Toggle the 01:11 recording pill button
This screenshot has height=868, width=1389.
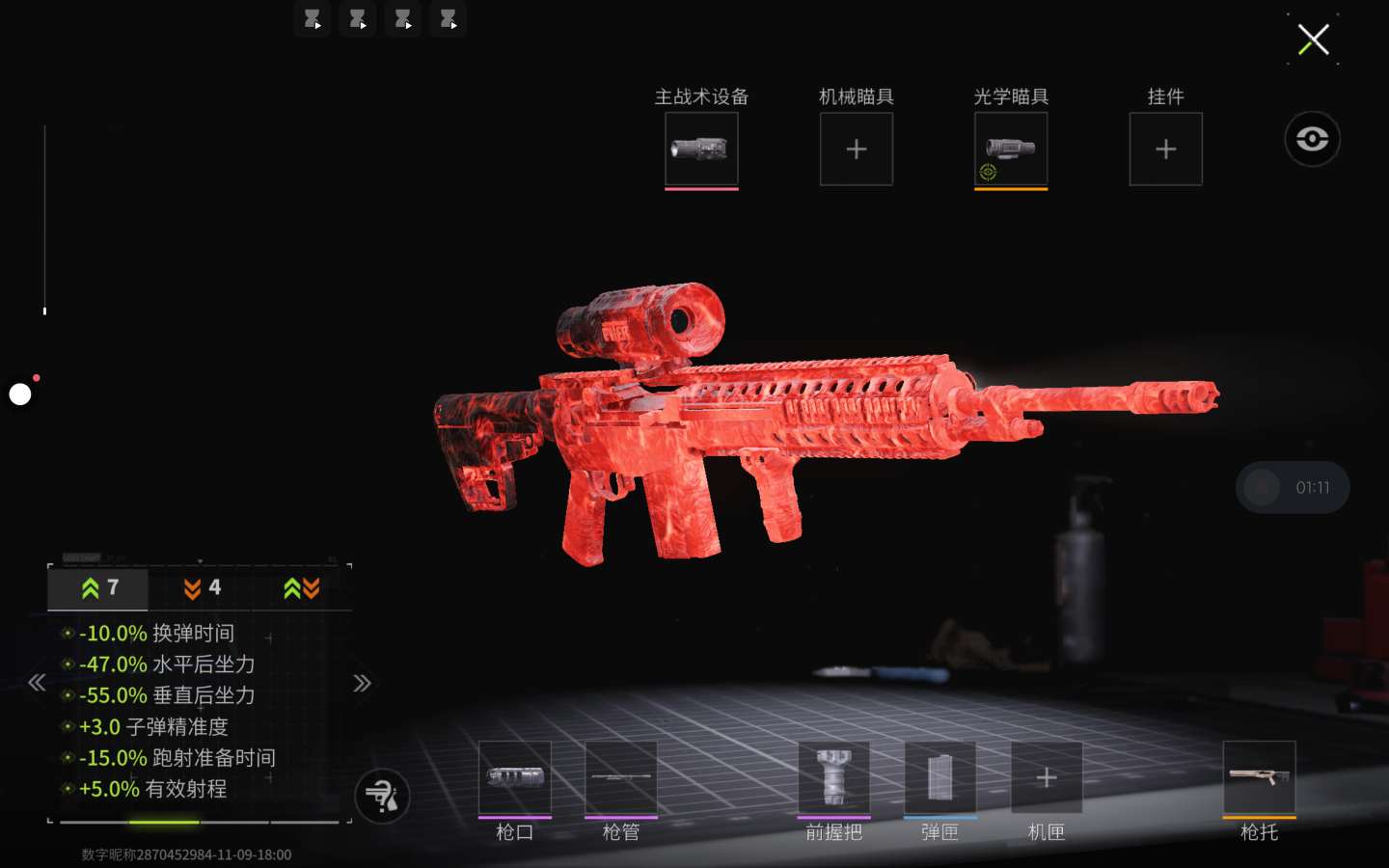pyautogui.click(x=1293, y=487)
